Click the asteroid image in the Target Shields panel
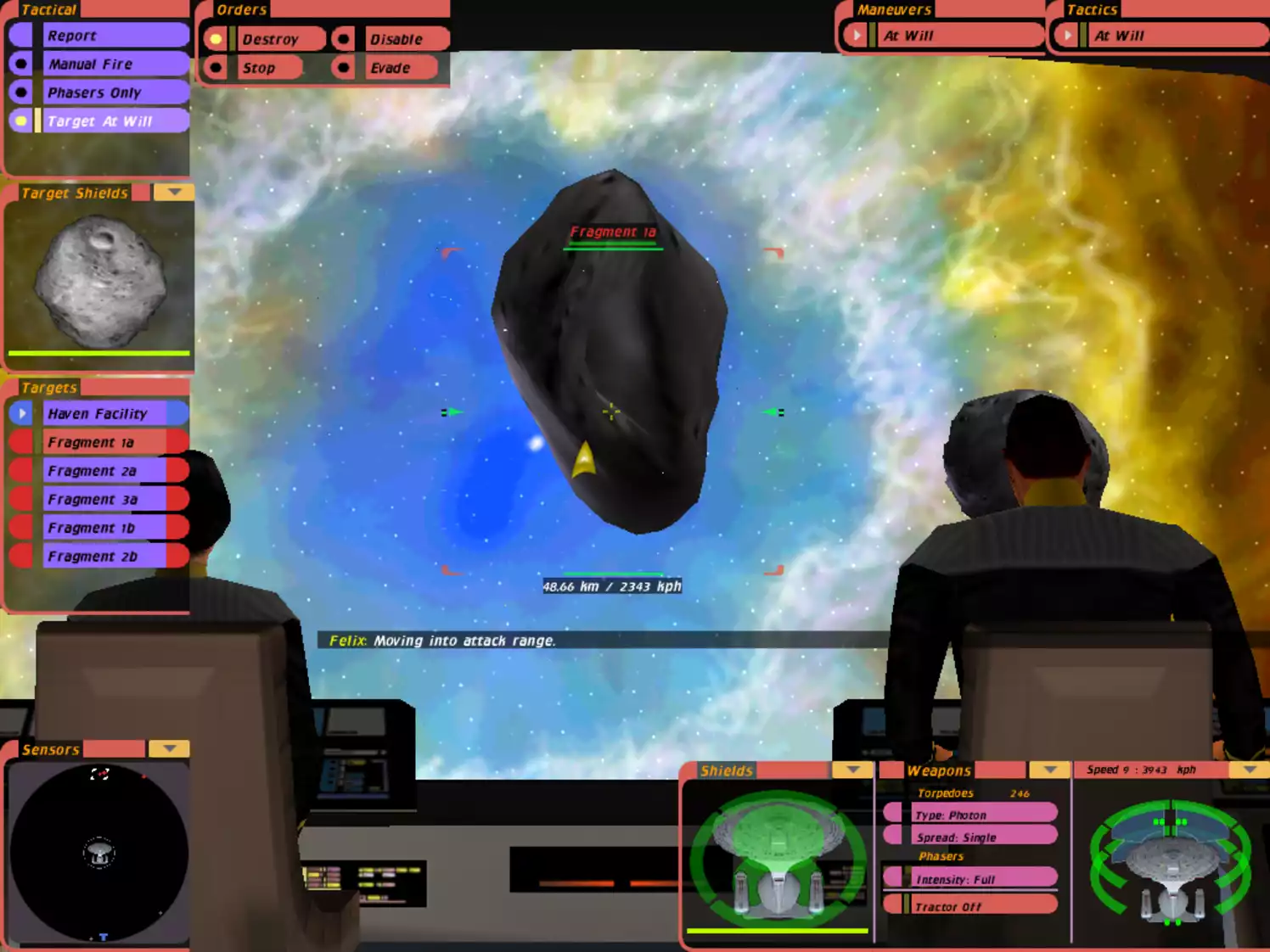Viewport: 1270px width, 952px height. coord(102,280)
